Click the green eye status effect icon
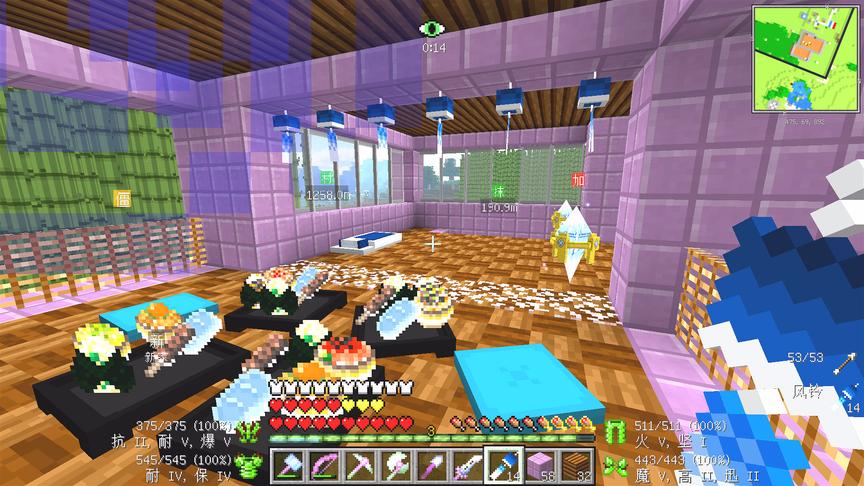Image resolution: width=864 pixels, height=486 pixels. [x=433, y=29]
